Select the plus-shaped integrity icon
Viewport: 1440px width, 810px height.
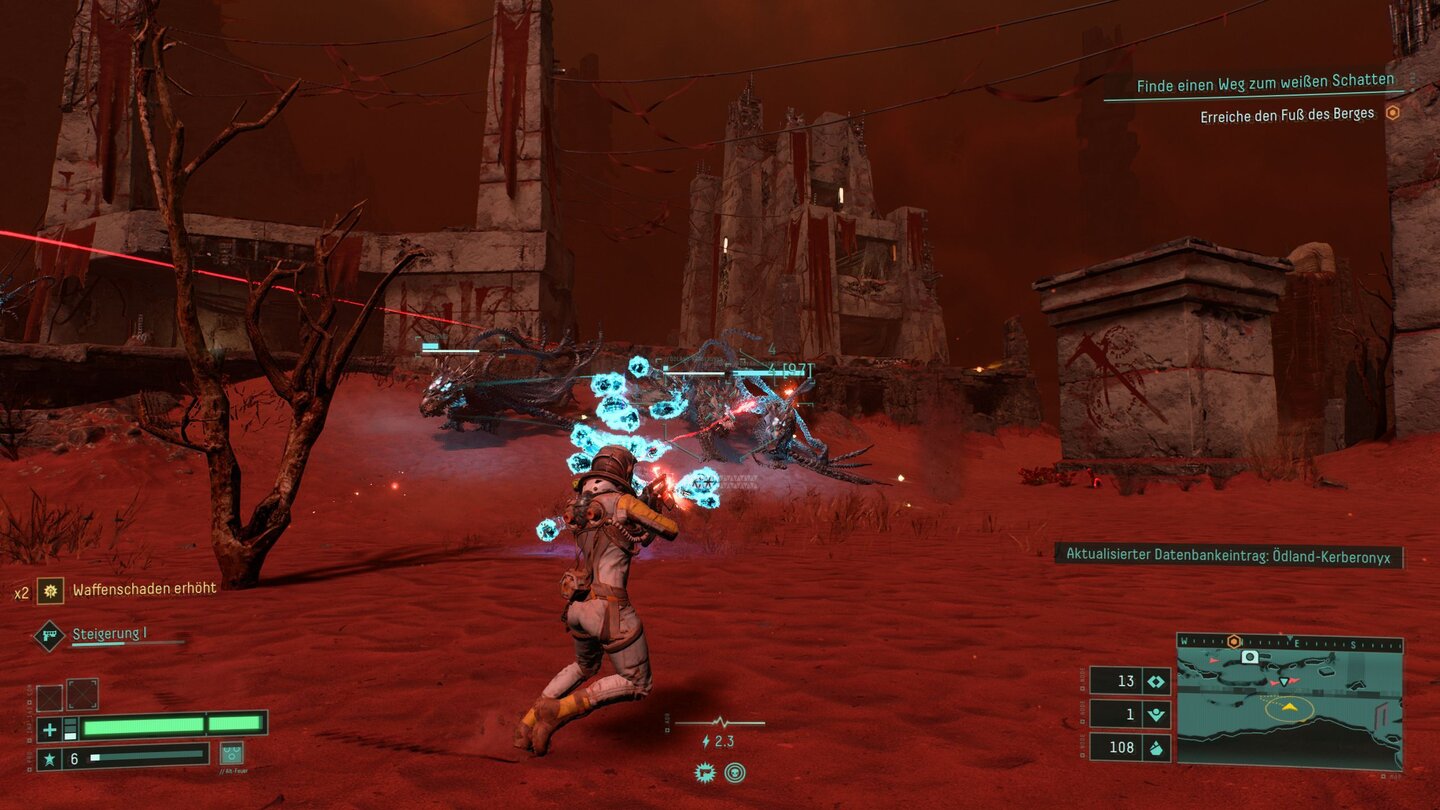pos(48,728)
